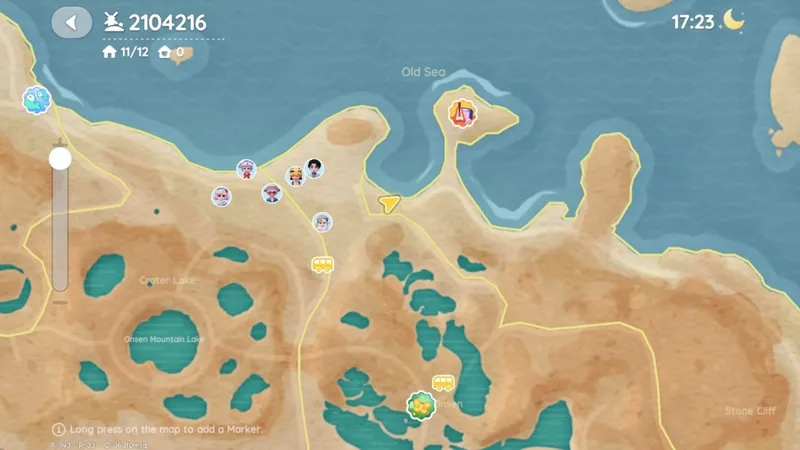The height and width of the screenshot is (450, 800).
Task: Select the blue fish map marker
Action: click(x=36, y=100)
